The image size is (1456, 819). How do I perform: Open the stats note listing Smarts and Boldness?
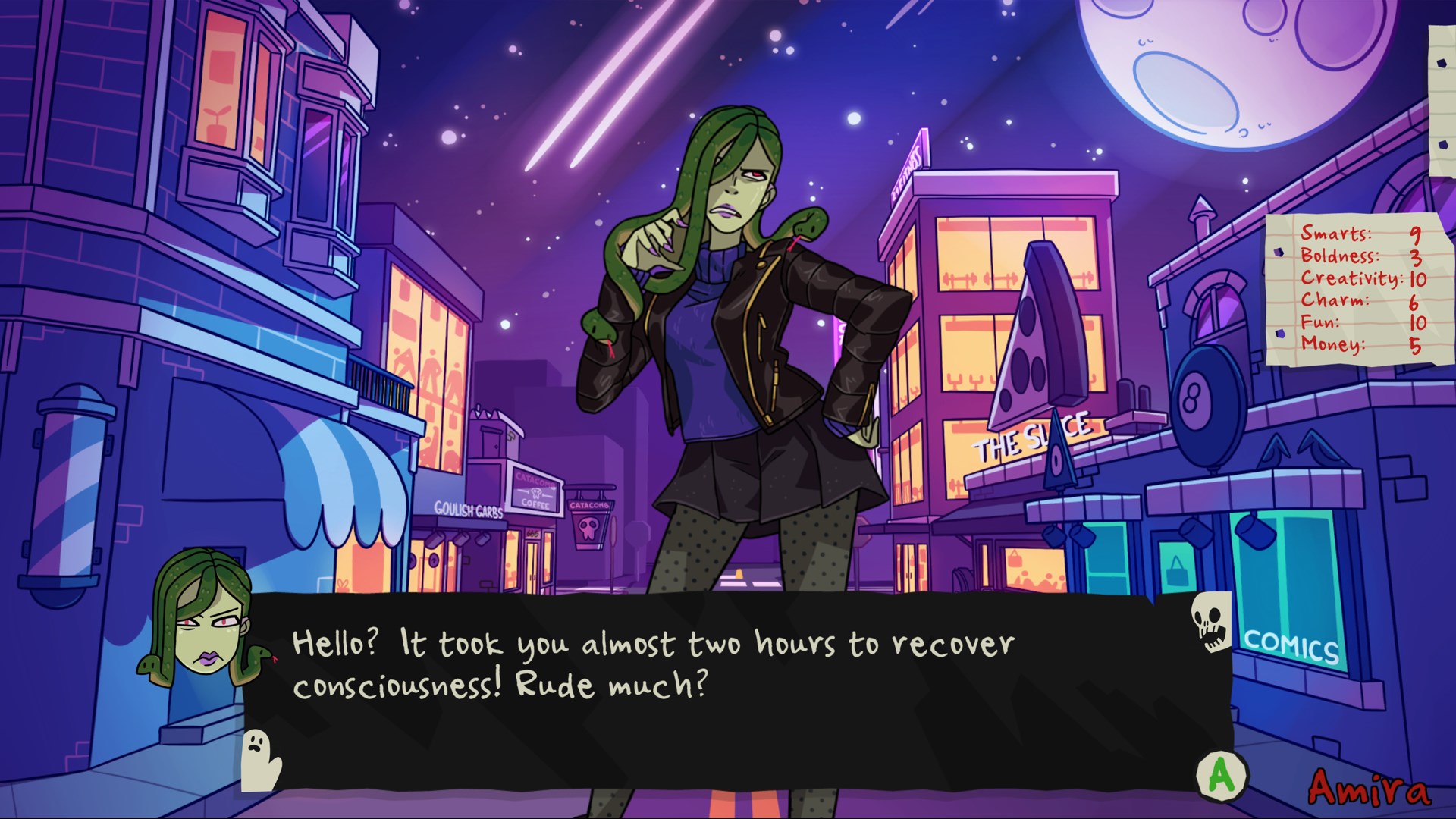1357,290
